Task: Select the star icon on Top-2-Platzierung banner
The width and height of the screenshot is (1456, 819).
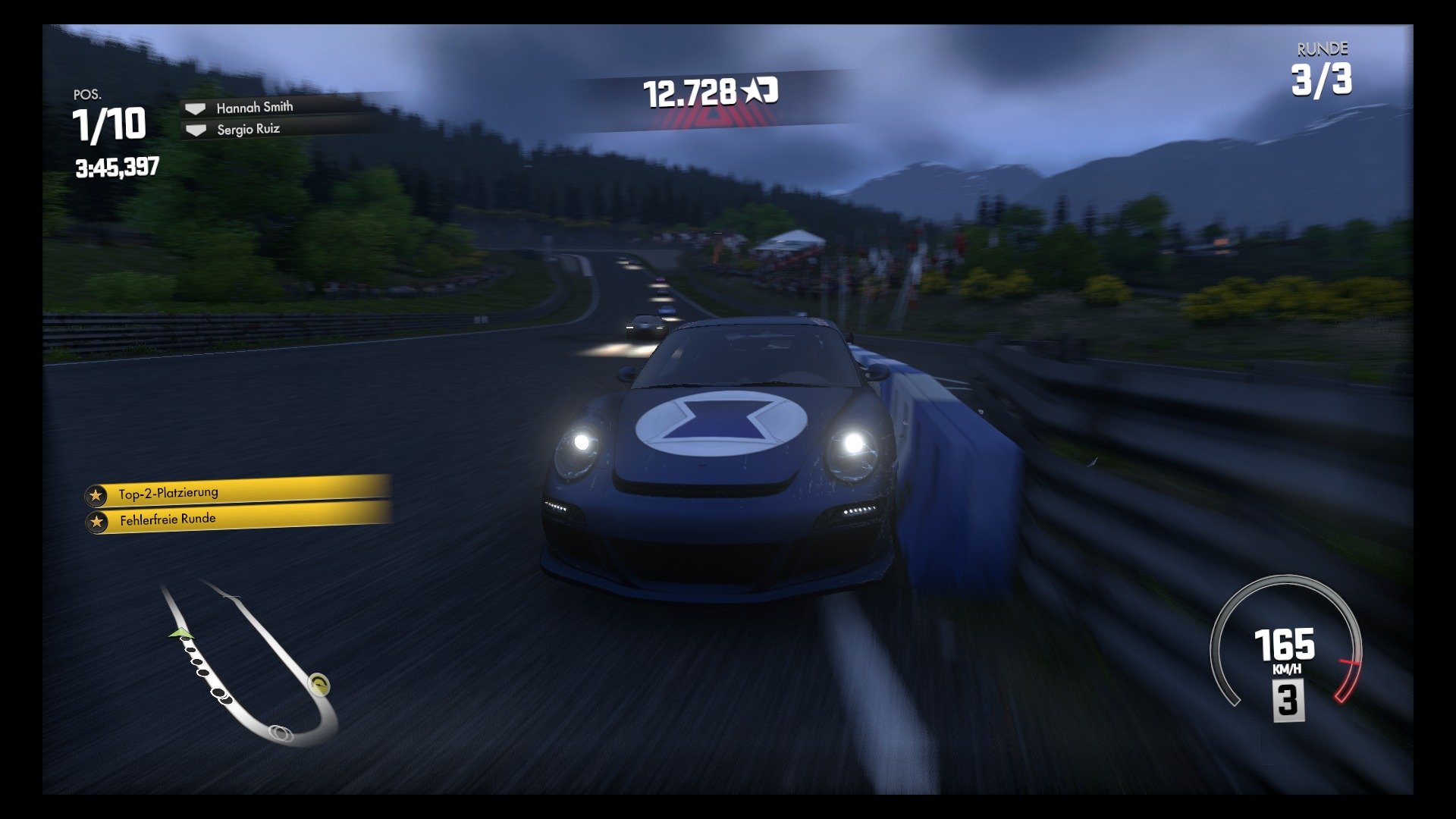Action: tap(97, 492)
